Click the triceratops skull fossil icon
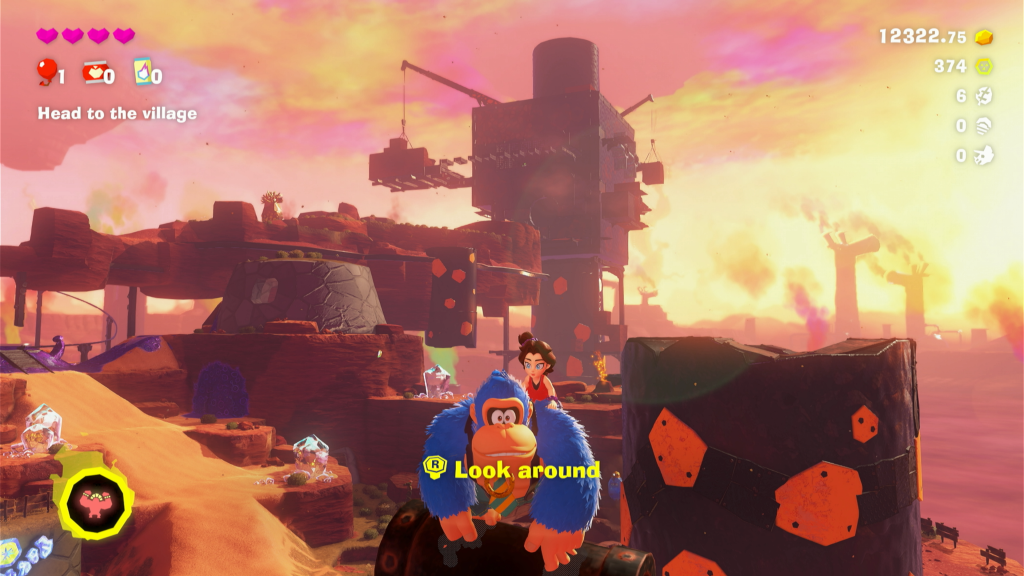This screenshot has width=1024, height=576. pyautogui.click(x=985, y=155)
